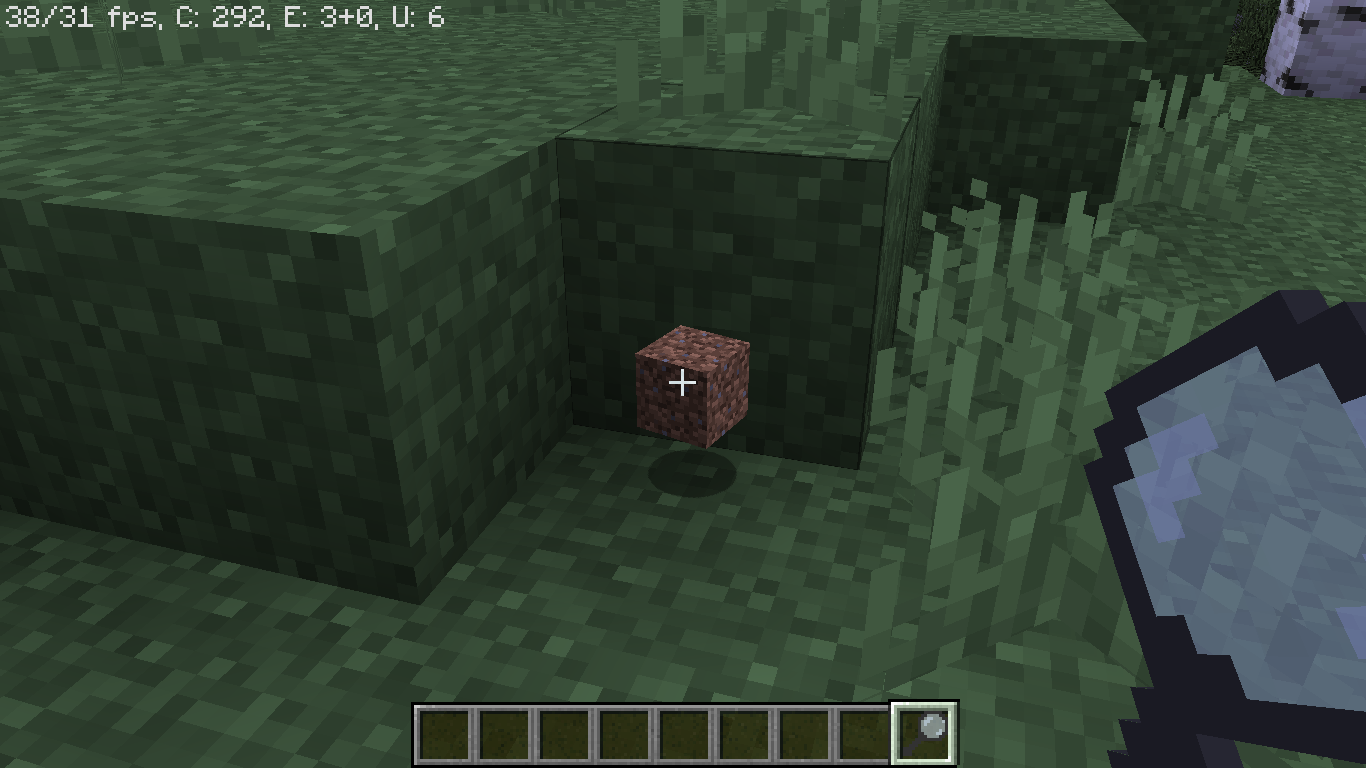
Task: Click the crosshair at screen center
Action: tap(683, 382)
